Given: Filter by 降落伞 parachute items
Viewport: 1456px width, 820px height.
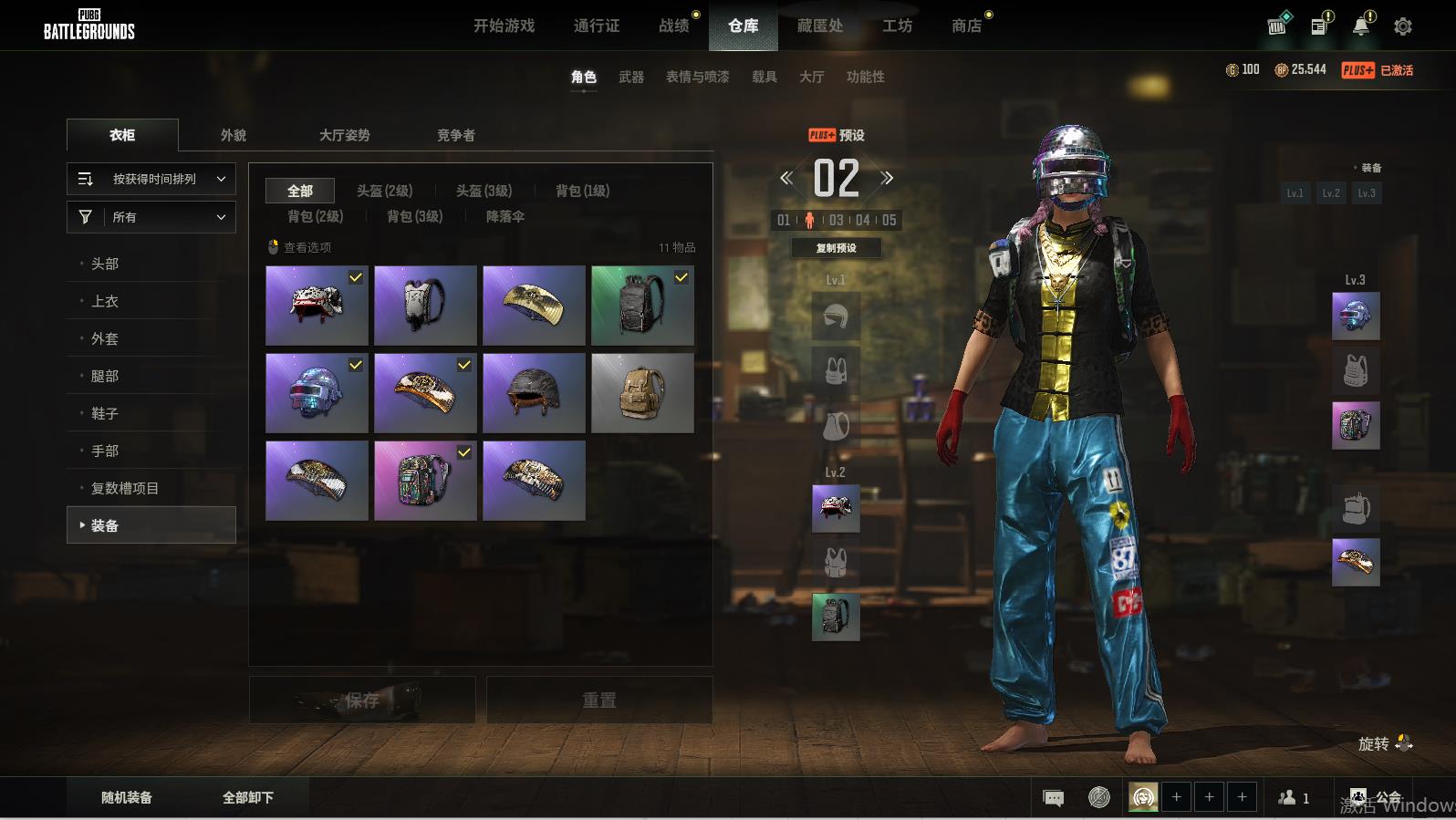Looking at the screenshot, I should tap(504, 216).
